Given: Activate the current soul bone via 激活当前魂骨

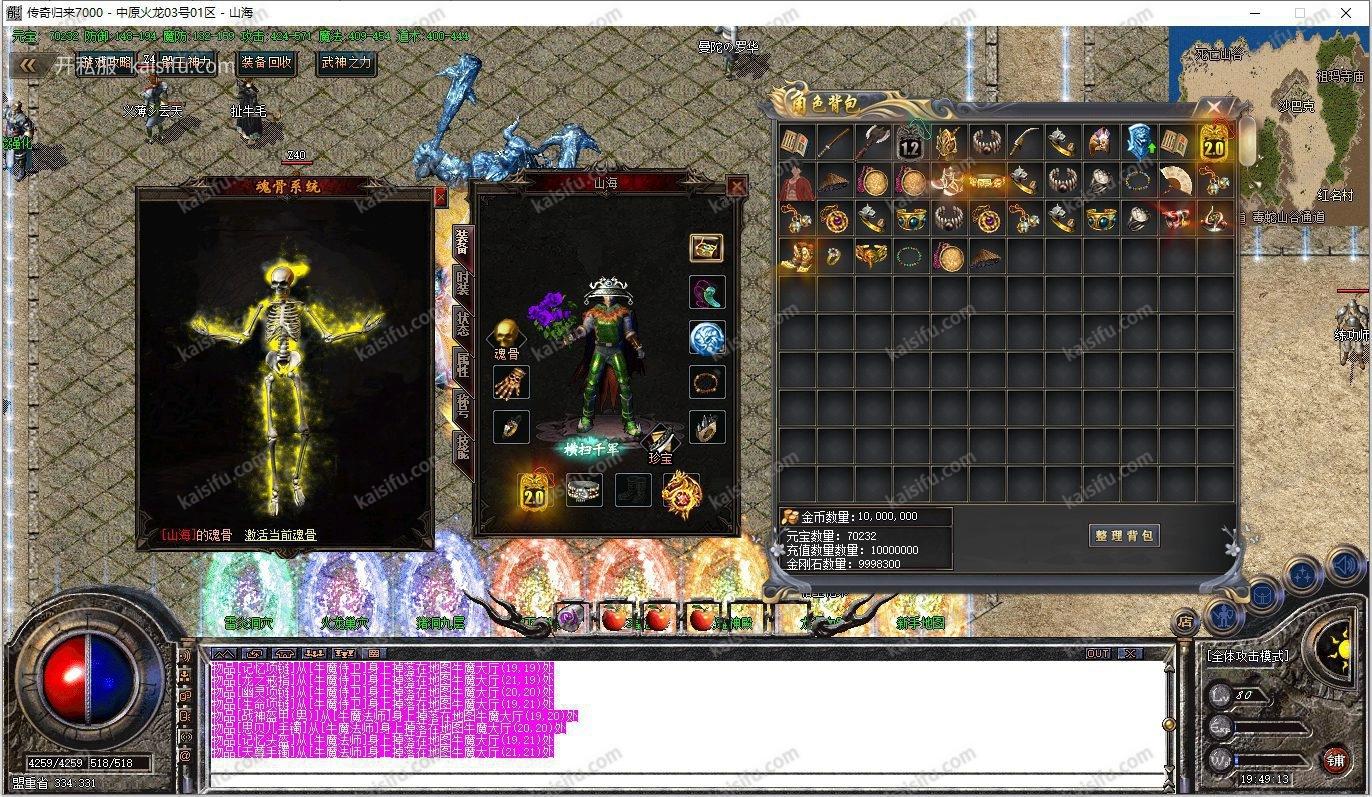Looking at the screenshot, I should tap(280, 535).
